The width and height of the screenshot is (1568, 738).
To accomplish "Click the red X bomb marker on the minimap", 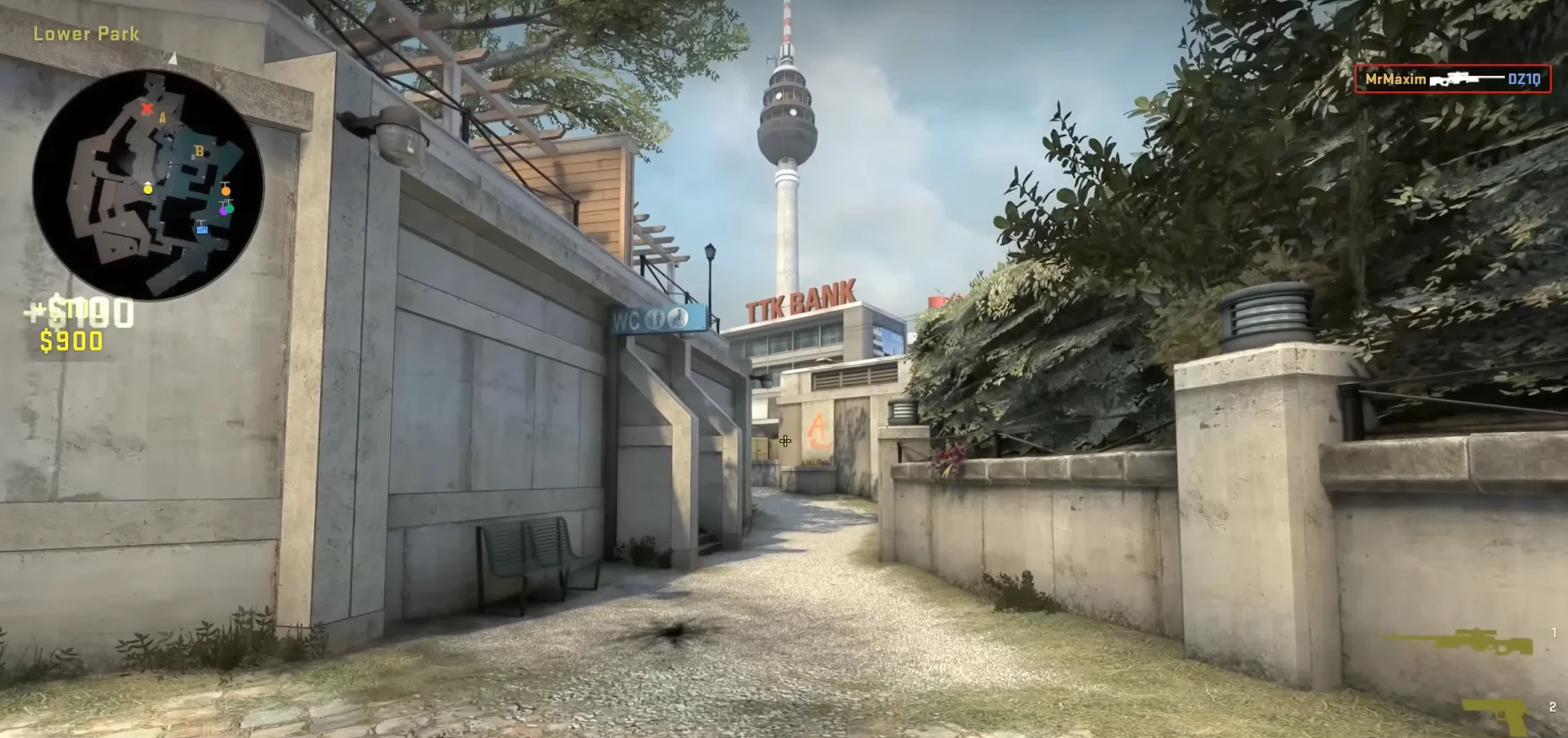I will pyautogui.click(x=148, y=108).
